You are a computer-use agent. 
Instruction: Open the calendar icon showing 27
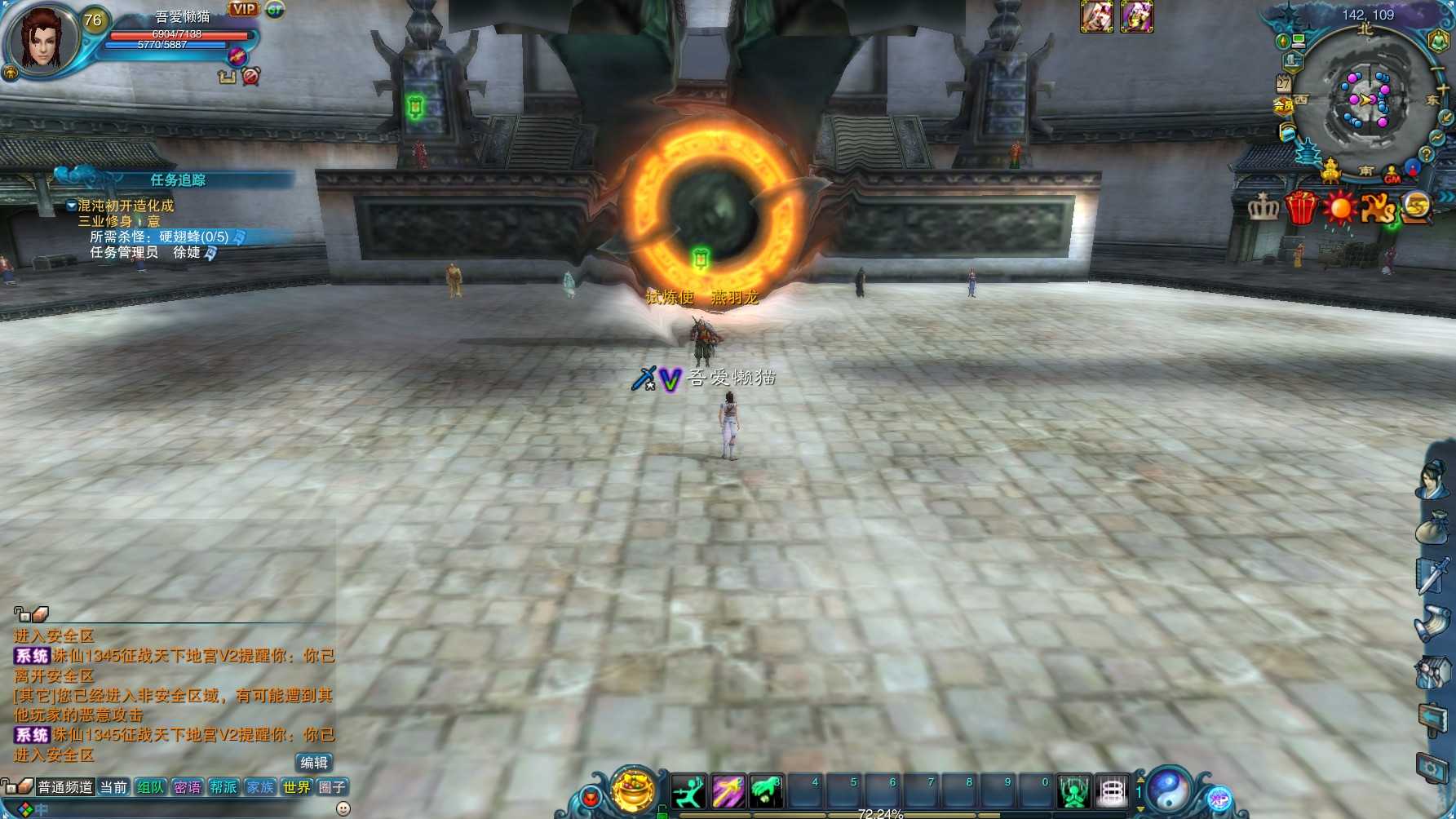pos(1284,83)
